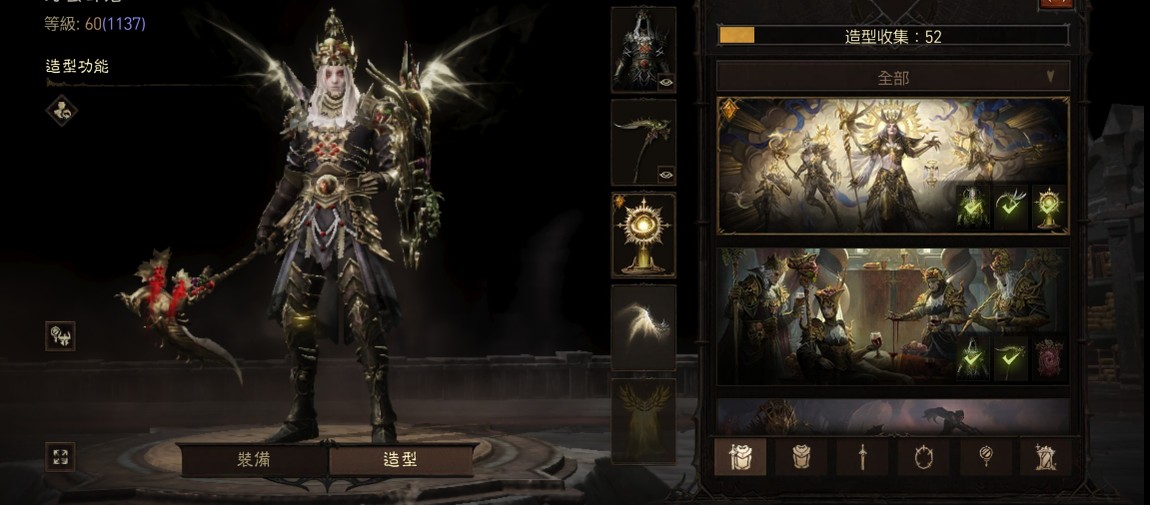Open the 全部 filter dropdown
Screen dimensions: 1150x505
(893, 77)
